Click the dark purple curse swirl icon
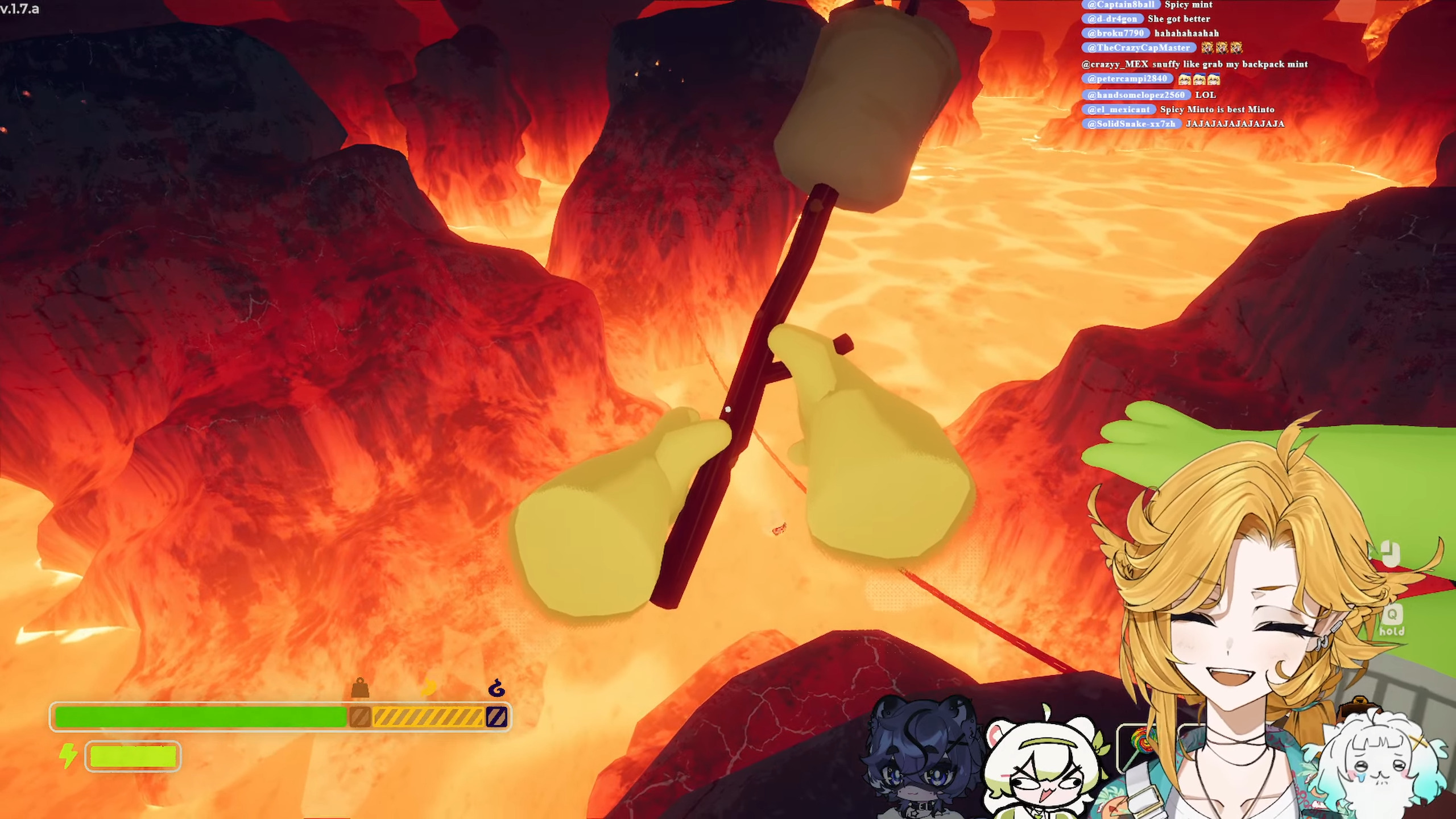The image size is (1456, 819). pyautogui.click(x=497, y=688)
